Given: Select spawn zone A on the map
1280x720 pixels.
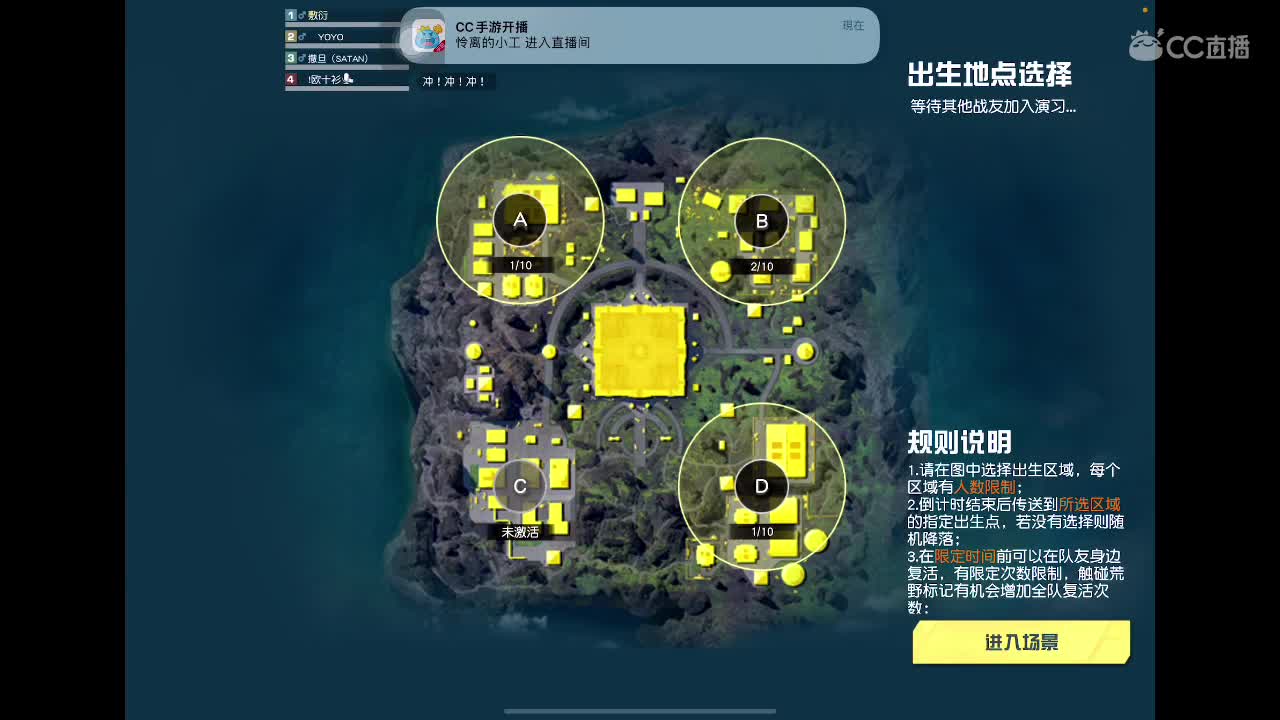Looking at the screenshot, I should point(519,219).
